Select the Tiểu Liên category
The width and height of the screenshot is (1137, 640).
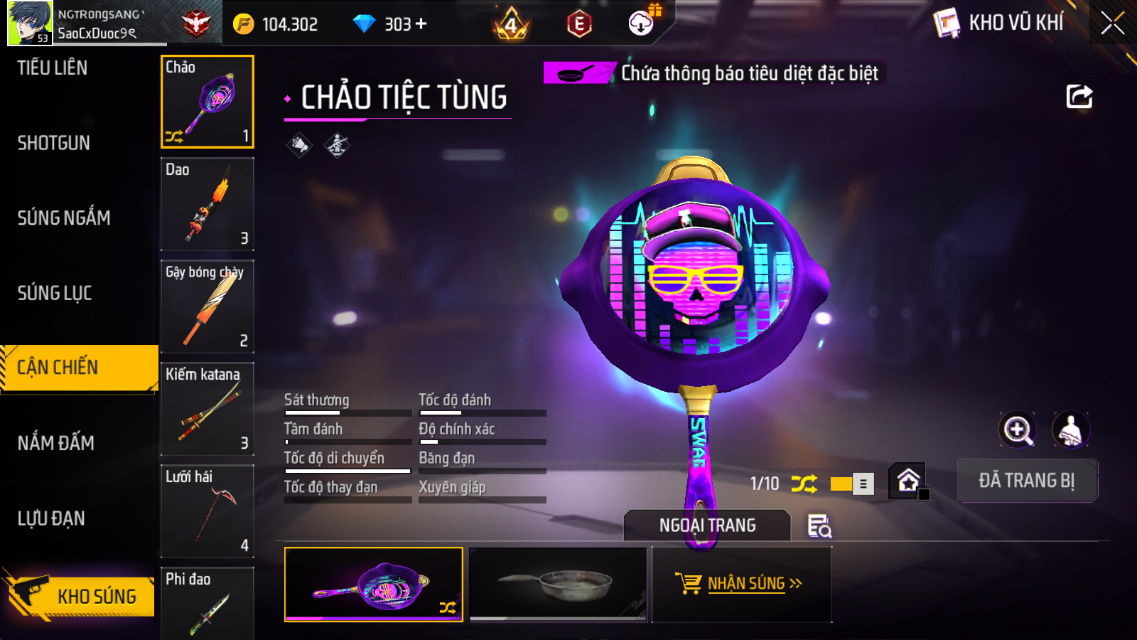pos(53,68)
